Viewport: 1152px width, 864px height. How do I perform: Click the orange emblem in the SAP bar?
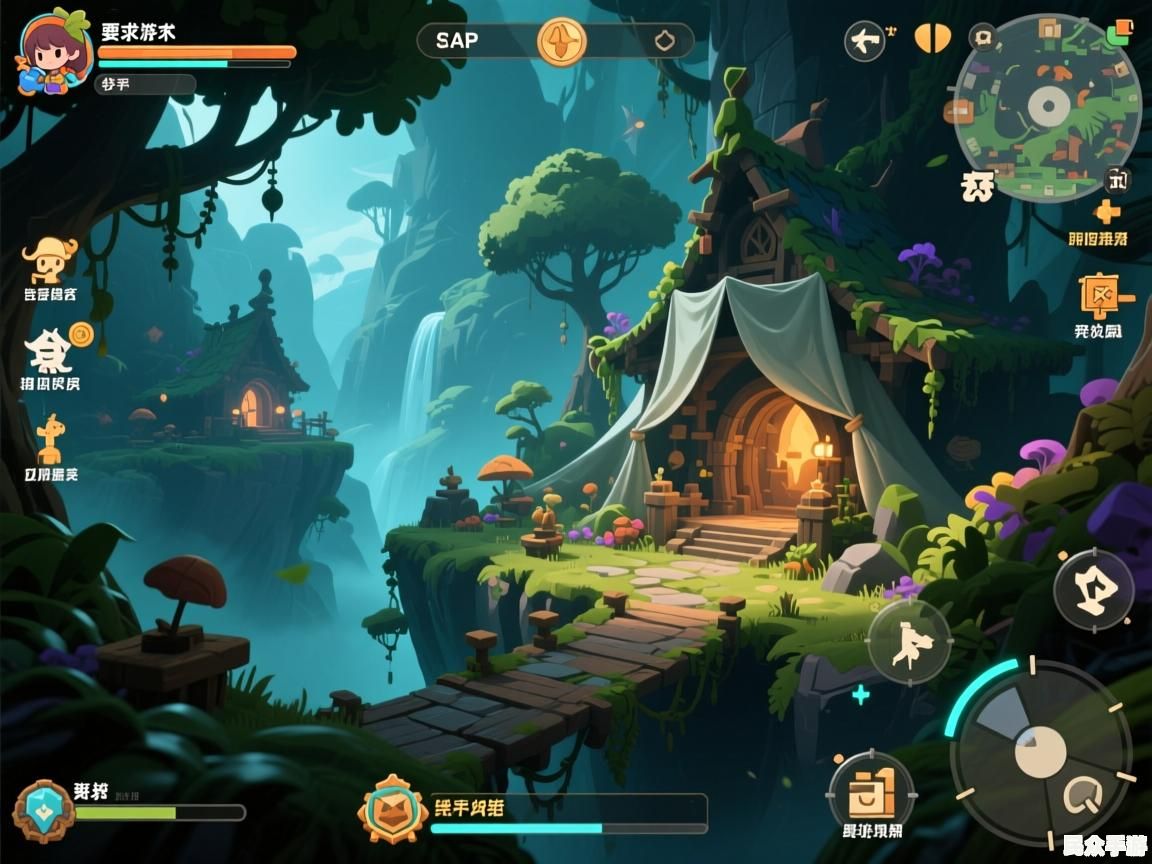(x=562, y=41)
